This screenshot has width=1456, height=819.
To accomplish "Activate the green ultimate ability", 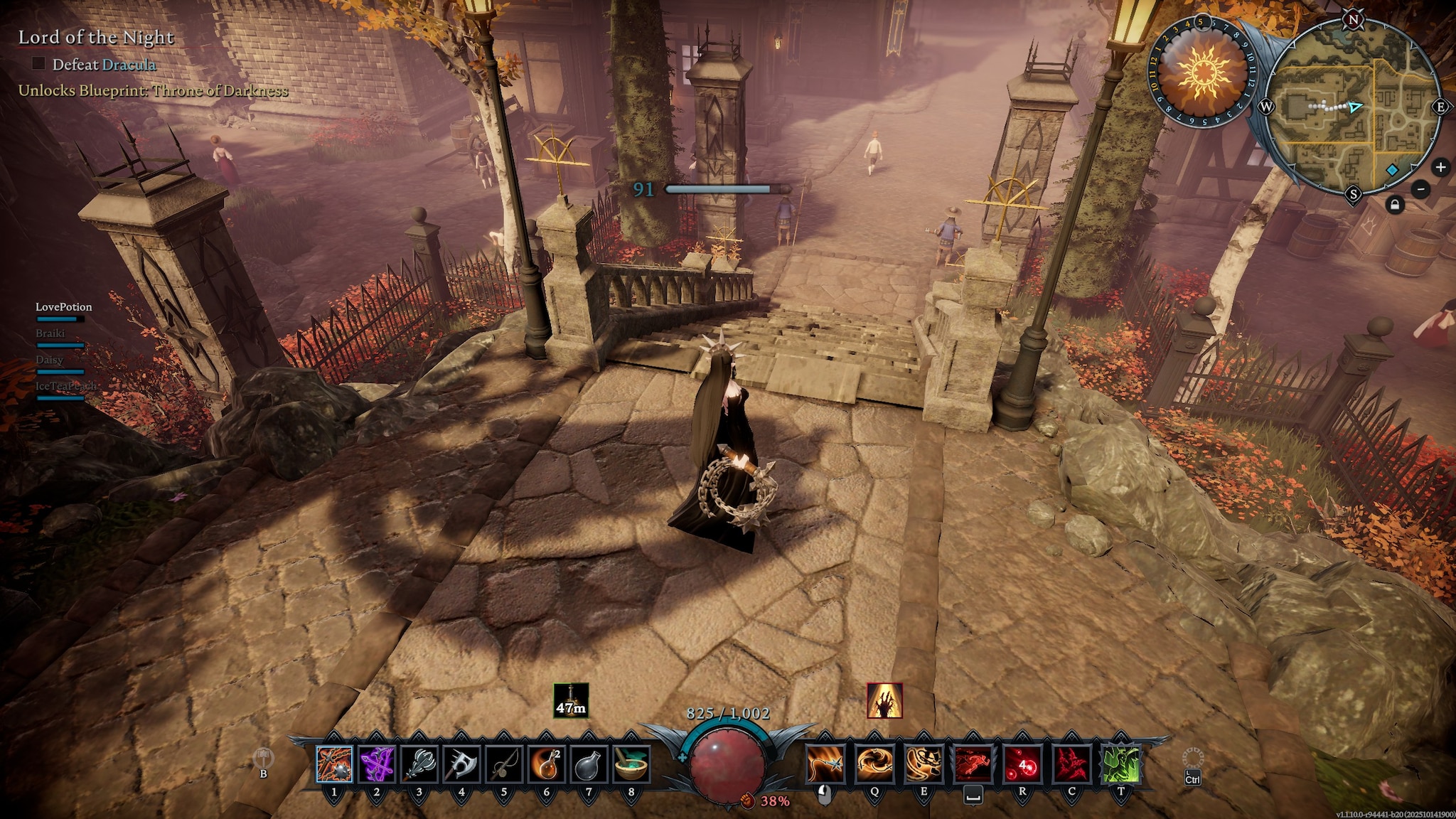I will [1120, 764].
